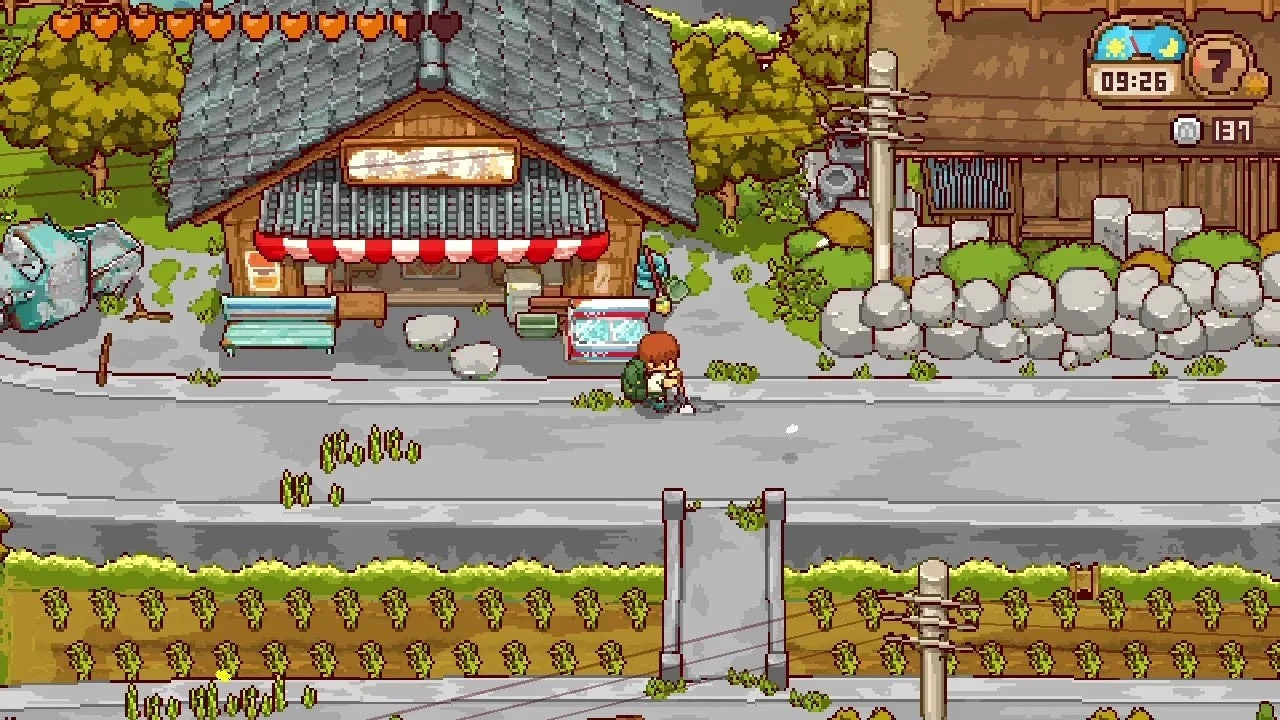Select the money counter showing 137

tap(1233, 130)
